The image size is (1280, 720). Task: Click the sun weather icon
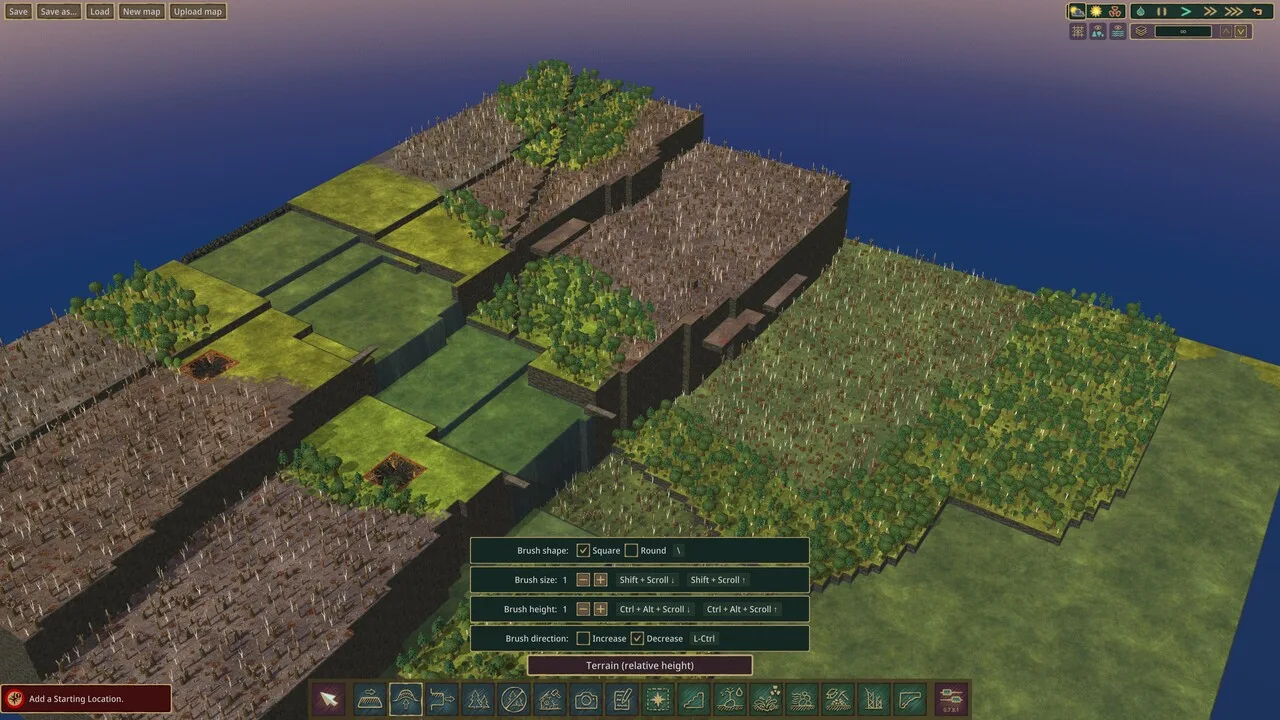click(x=1096, y=11)
